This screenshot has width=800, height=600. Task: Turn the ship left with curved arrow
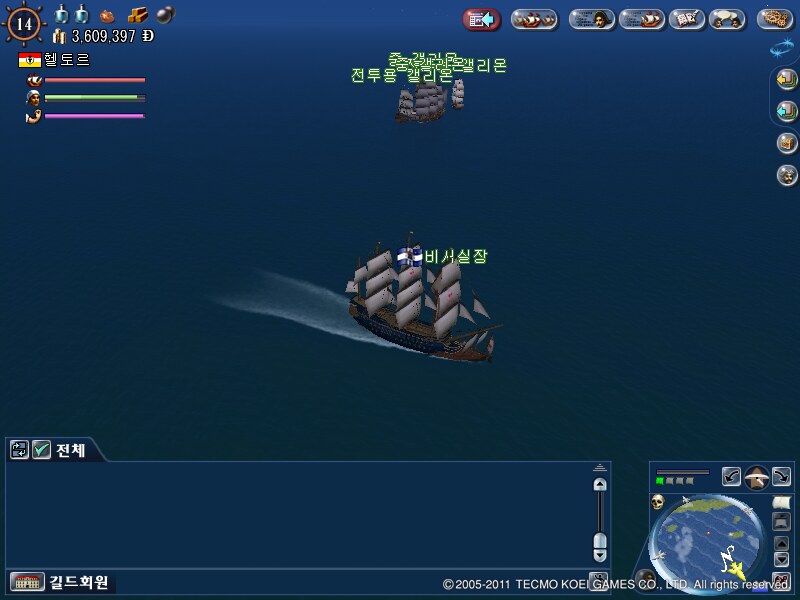point(732,477)
